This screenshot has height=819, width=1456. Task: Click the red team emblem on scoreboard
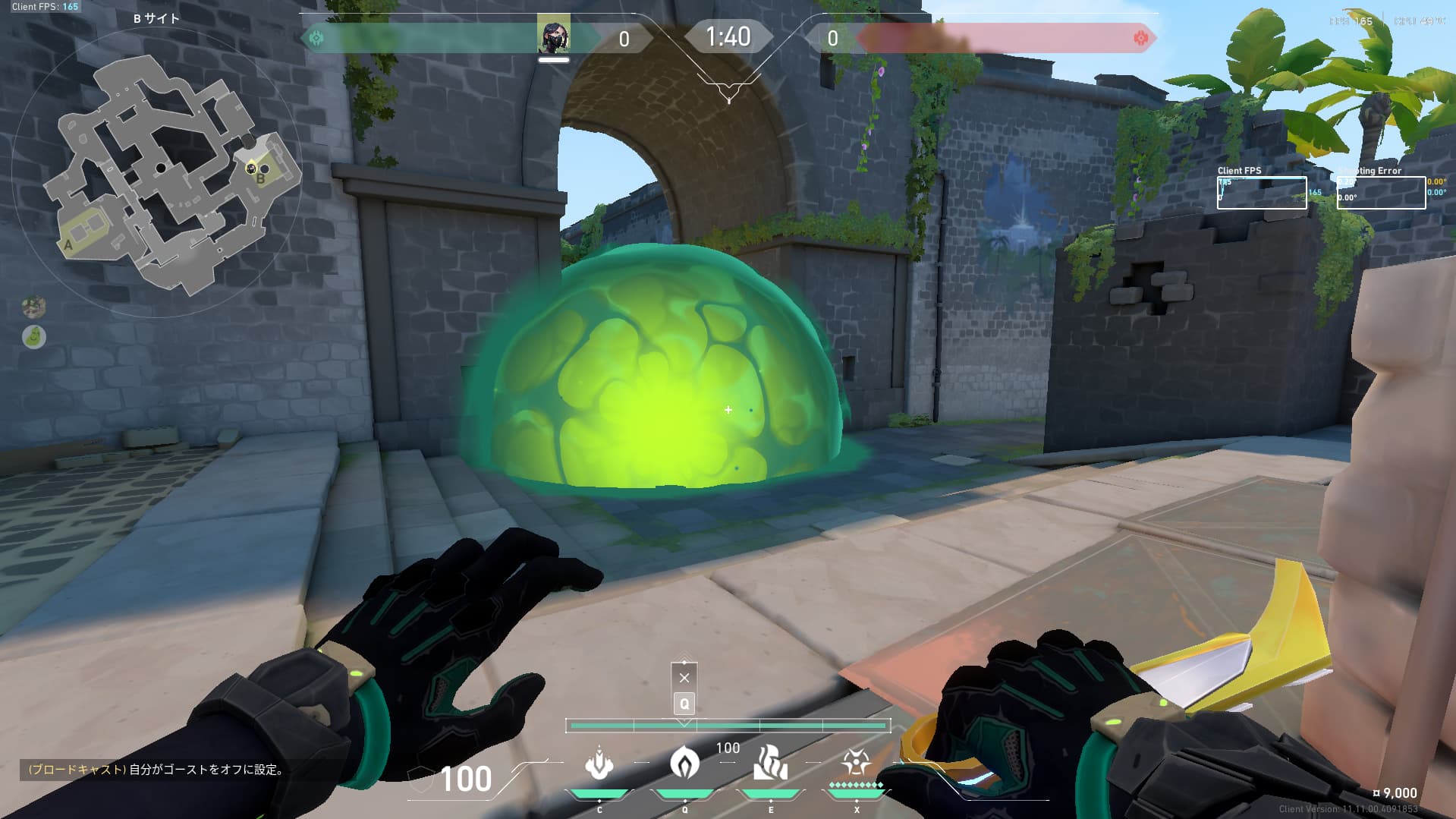pos(1140,38)
